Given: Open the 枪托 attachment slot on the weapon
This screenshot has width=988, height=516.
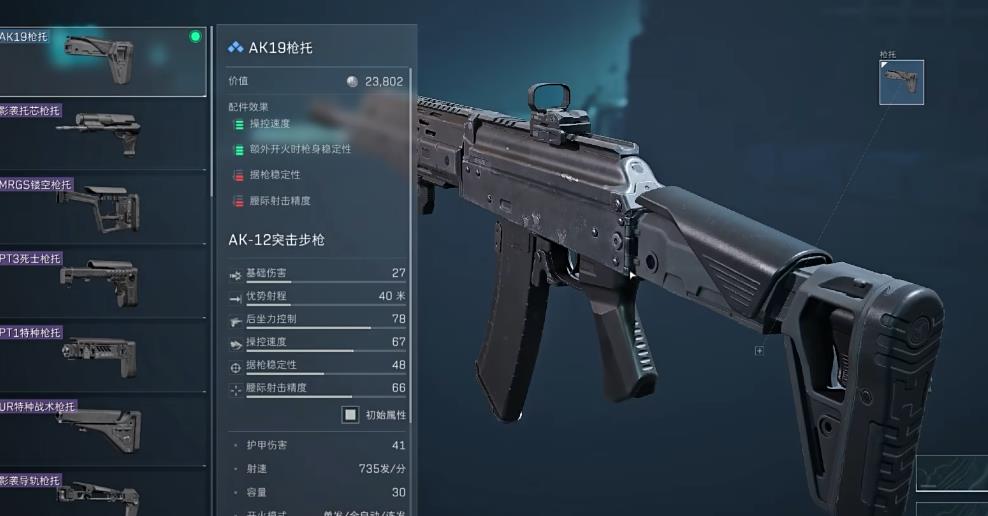Looking at the screenshot, I should click(x=901, y=82).
